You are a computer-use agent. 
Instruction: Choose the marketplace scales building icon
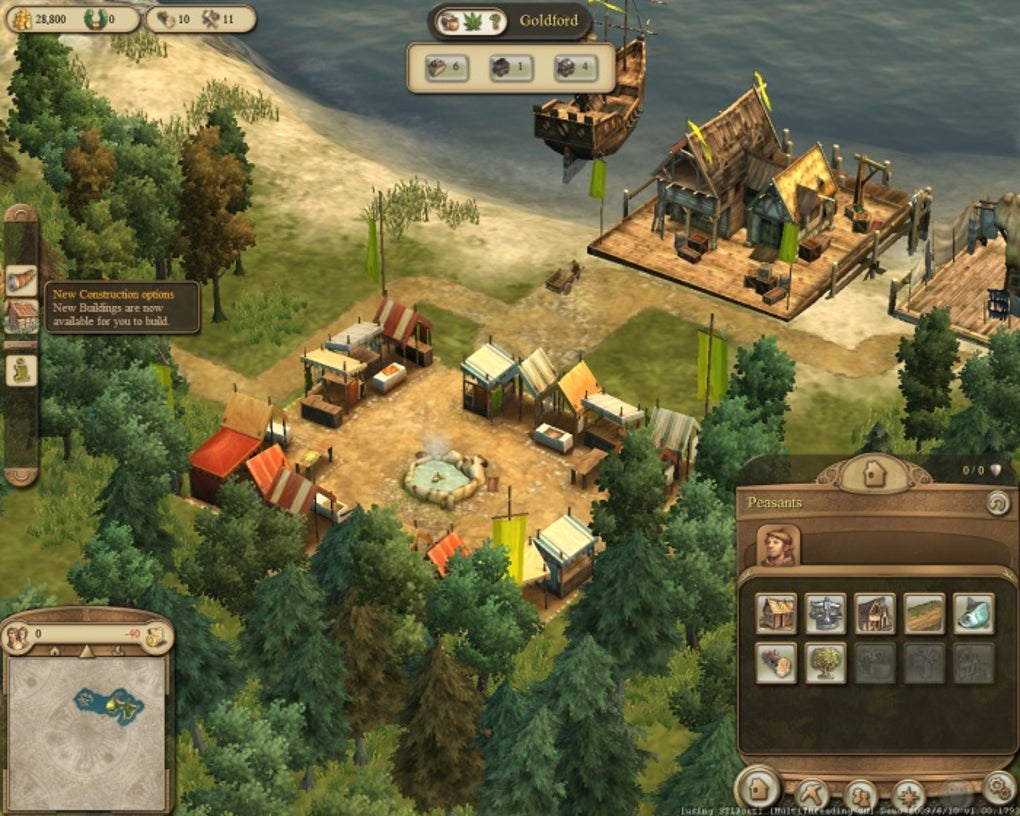click(x=825, y=613)
